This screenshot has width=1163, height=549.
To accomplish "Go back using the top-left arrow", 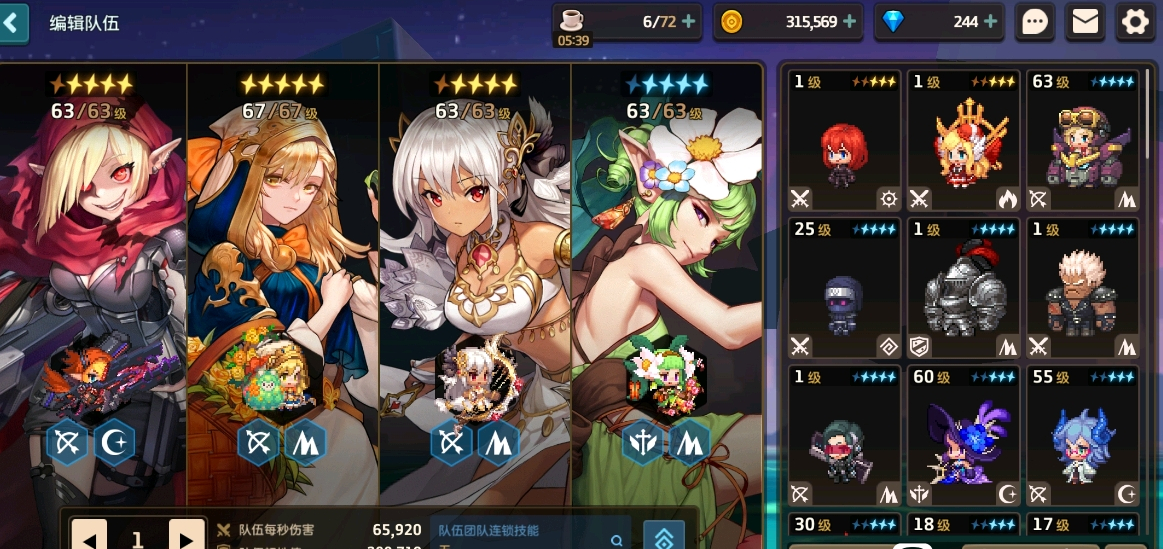I will point(12,22).
